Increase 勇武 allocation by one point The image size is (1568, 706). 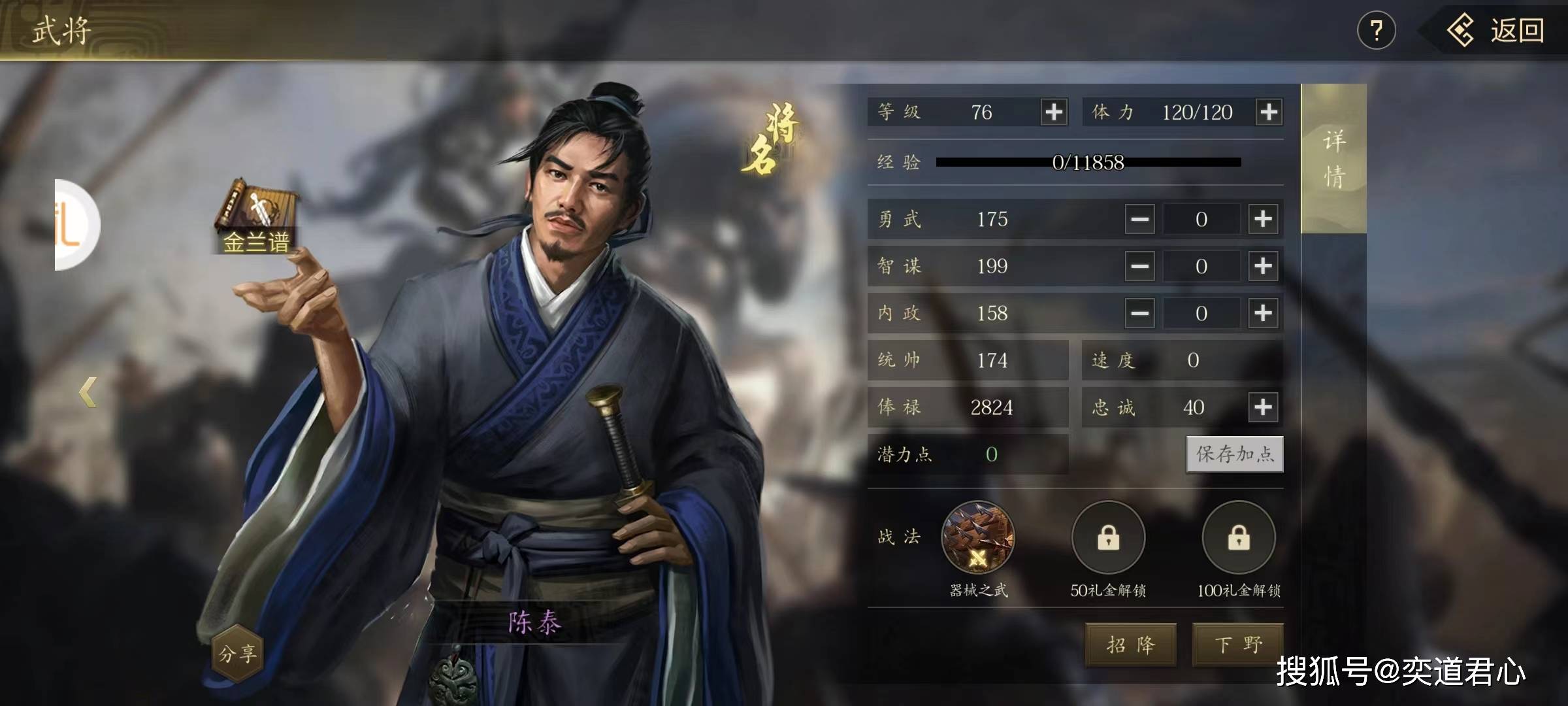pos(1263,219)
